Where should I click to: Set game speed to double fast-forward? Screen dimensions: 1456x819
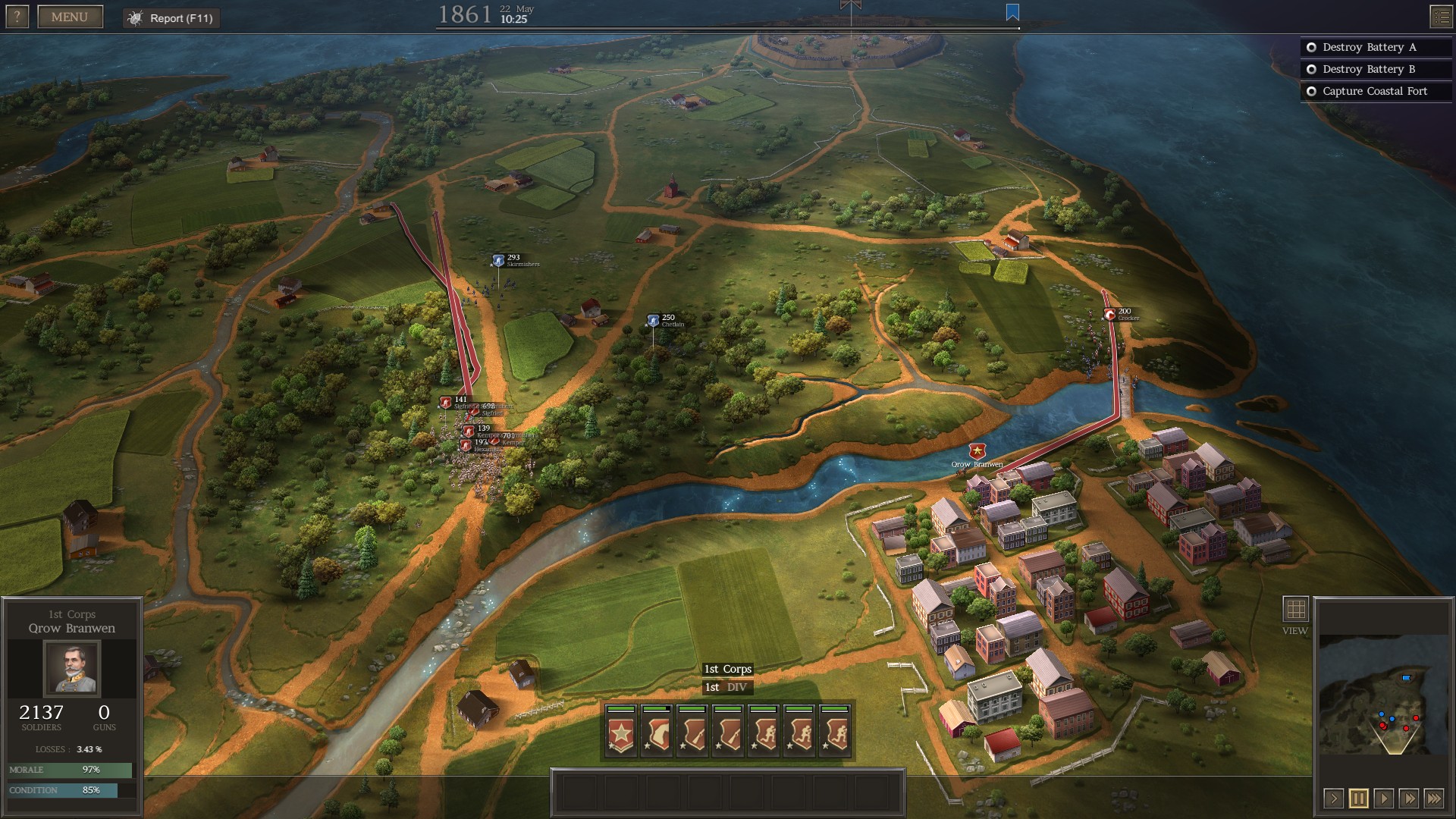click(x=1408, y=798)
